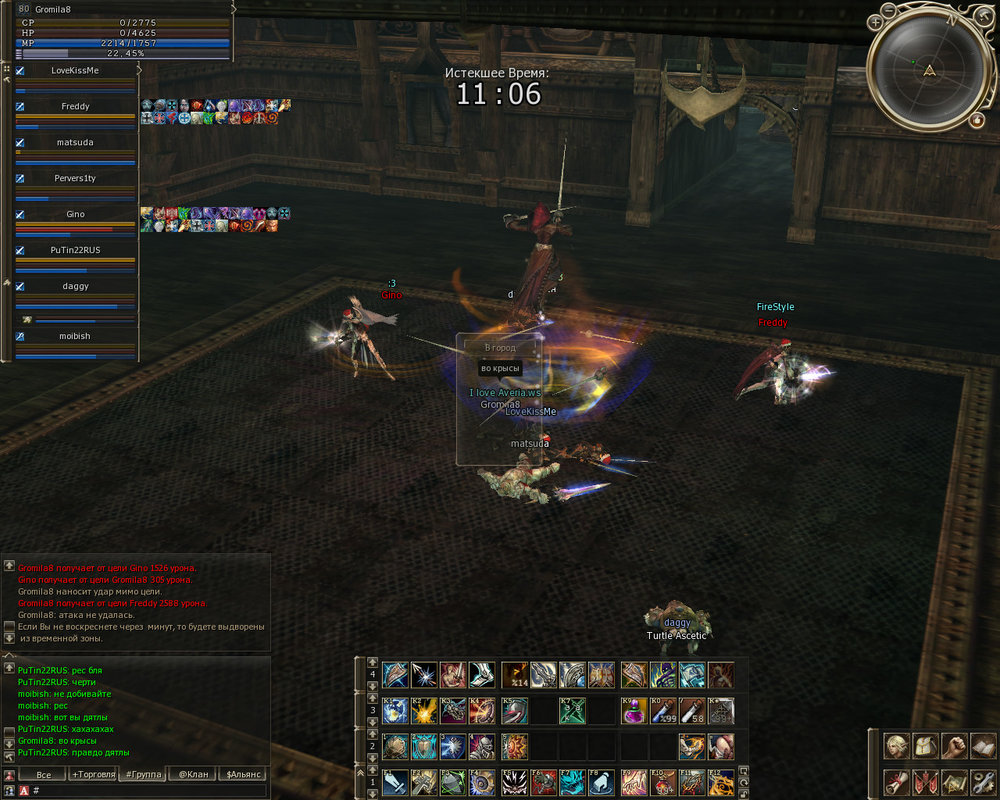This screenshot has height=800, width=1000.
Task: Open the inventory bag menu icon
Action: pyautogui.click(x=927, y=747)
